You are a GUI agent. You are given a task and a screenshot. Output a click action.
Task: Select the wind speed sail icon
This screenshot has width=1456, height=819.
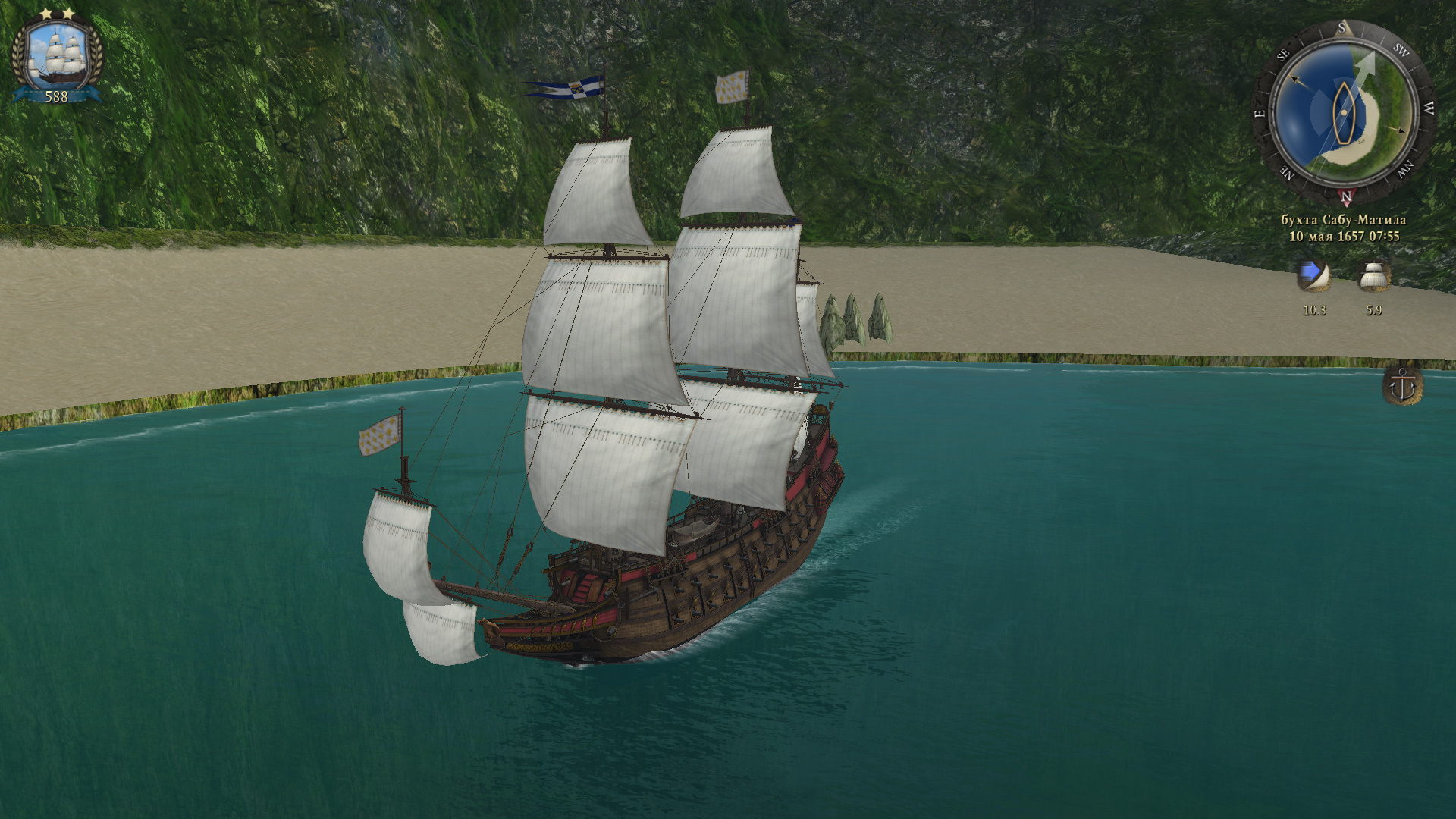tap(1313, 277)
